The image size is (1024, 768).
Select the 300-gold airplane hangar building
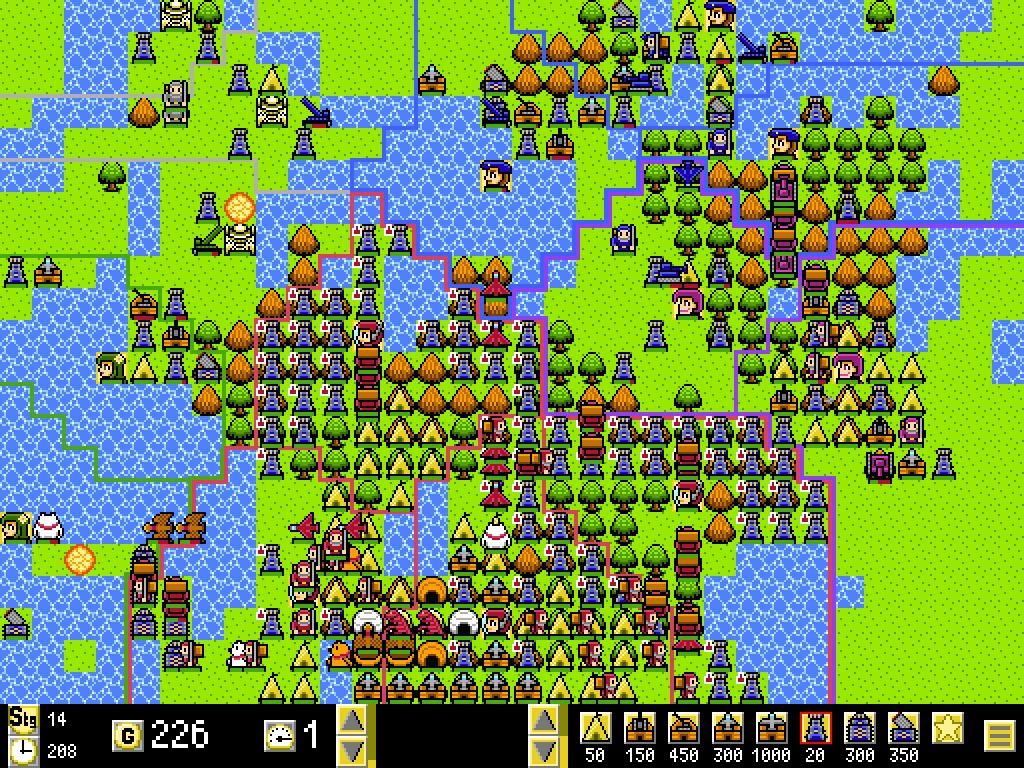[x=728, y=728]
